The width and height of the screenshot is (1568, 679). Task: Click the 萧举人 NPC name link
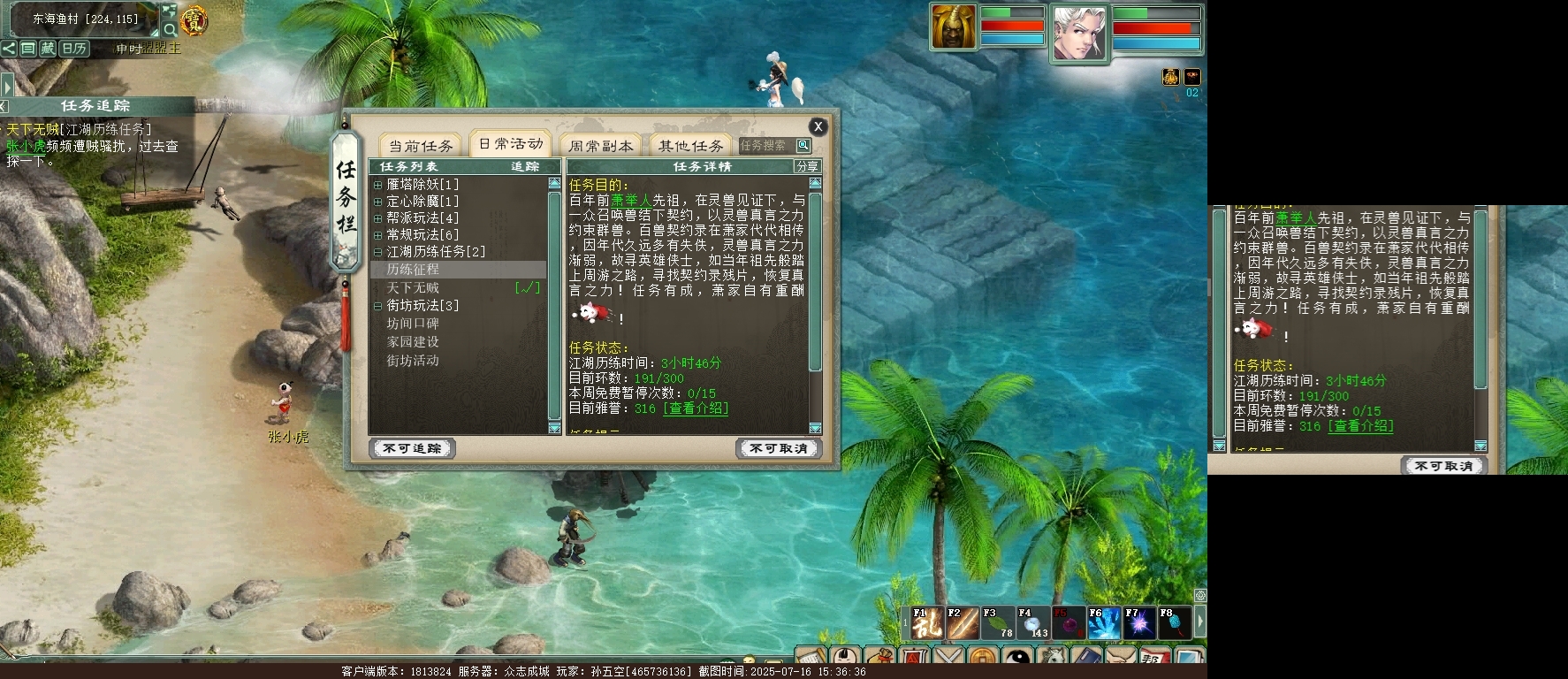click(630, 201)
